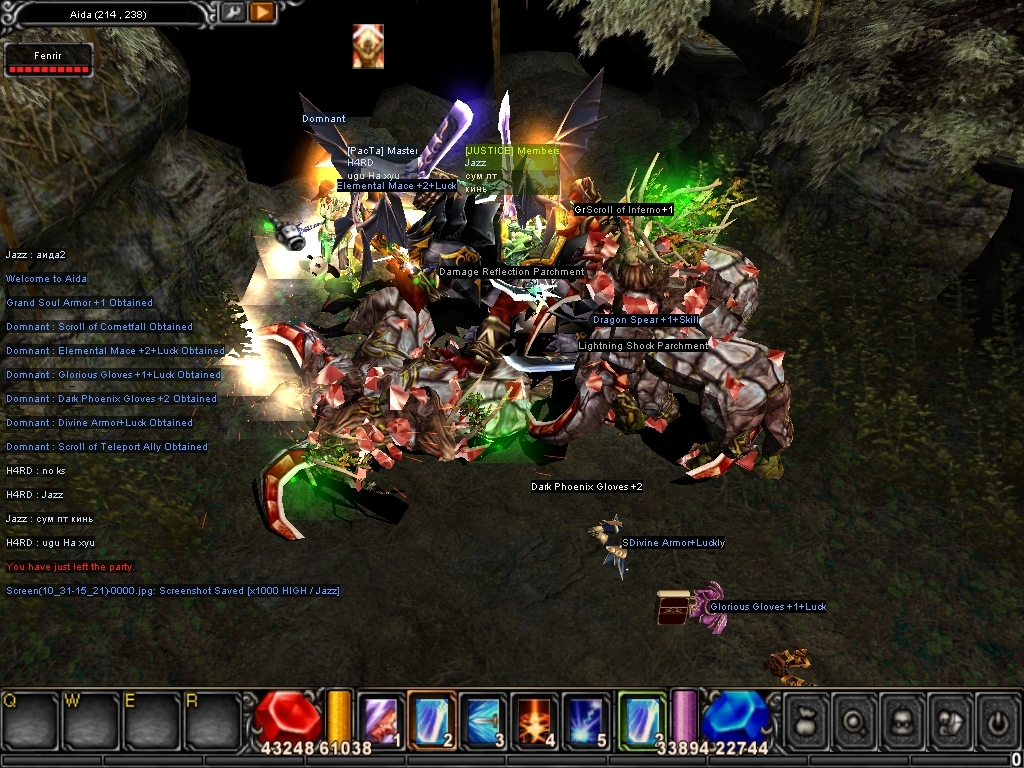Select the active buff icon with raised arms
Image resolution: width=1024 pixels, height=768 pixels.
pyautogui.click(x=368, y=47)
